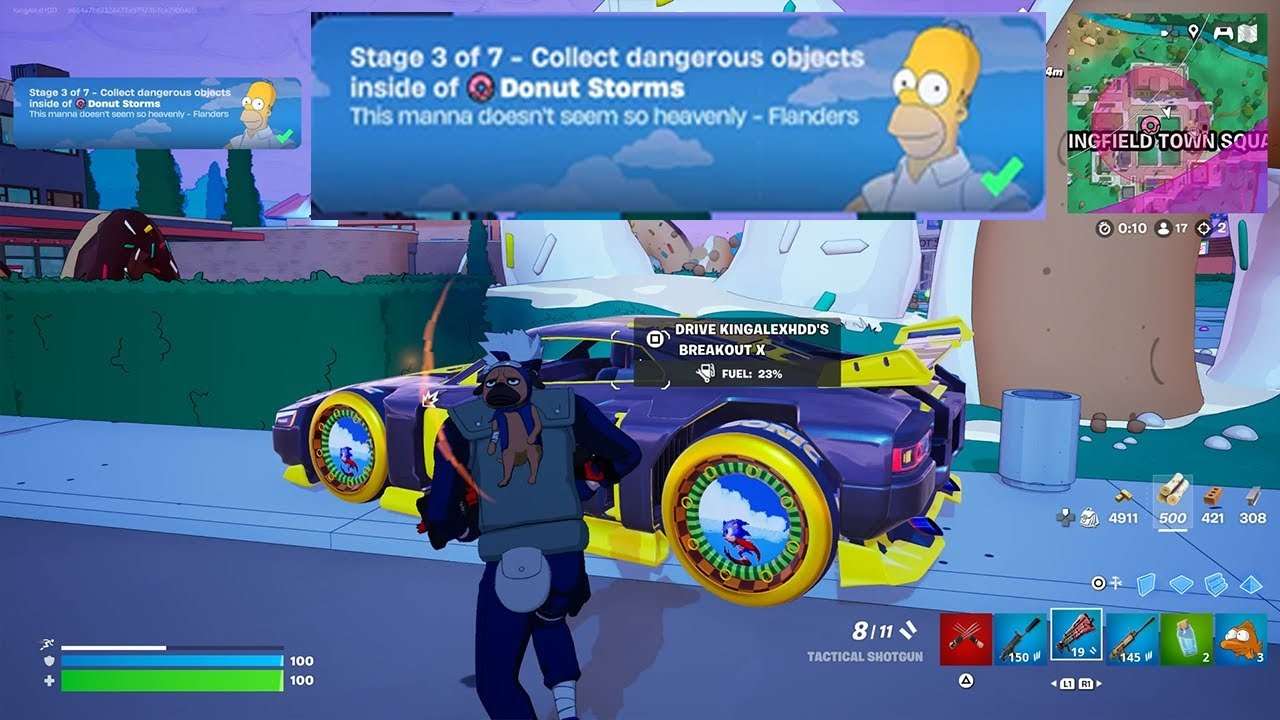The width and height of the screenshot is (1280, 720).
Task: Click the donut storm marker on minimap
Action: 1150,125
